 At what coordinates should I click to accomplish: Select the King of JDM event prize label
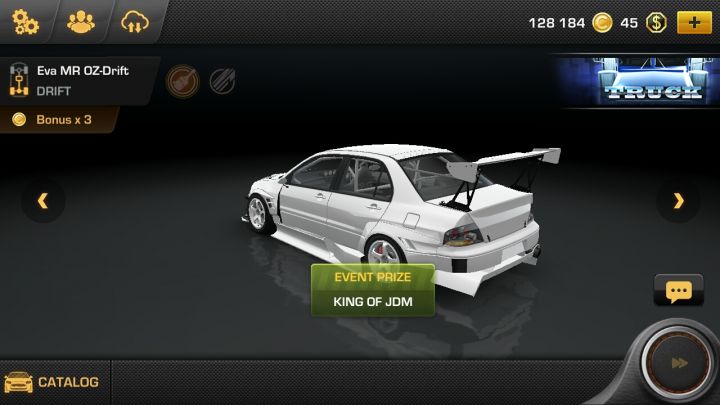[373, 301]
